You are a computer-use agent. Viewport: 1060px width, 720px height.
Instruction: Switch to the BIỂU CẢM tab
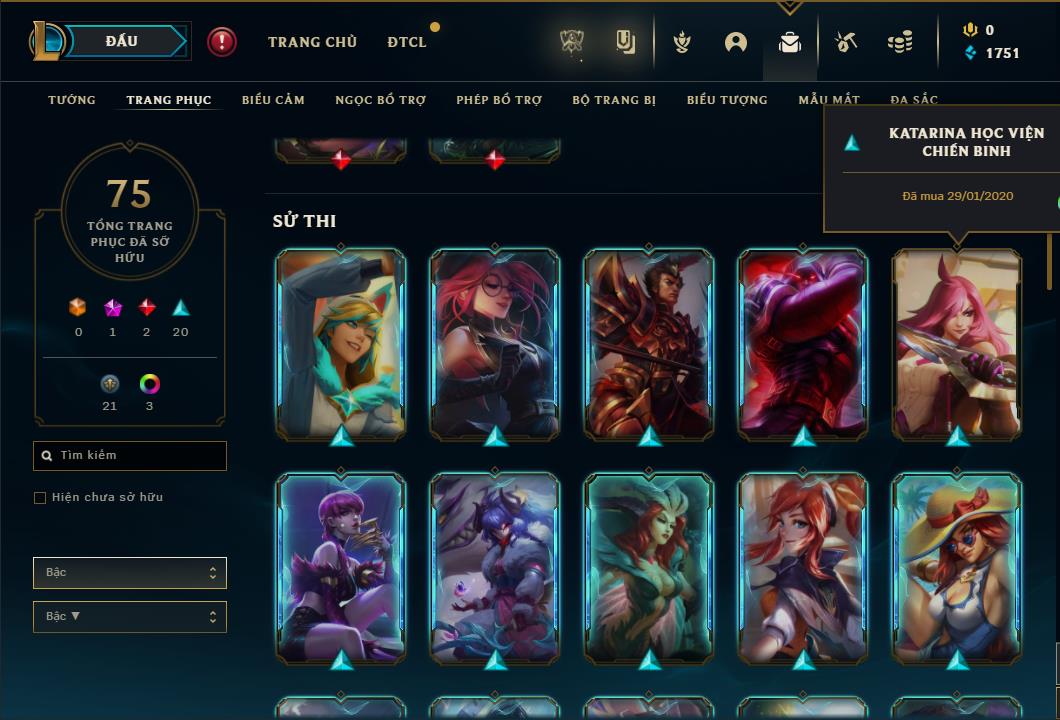[x=273, y=100]
